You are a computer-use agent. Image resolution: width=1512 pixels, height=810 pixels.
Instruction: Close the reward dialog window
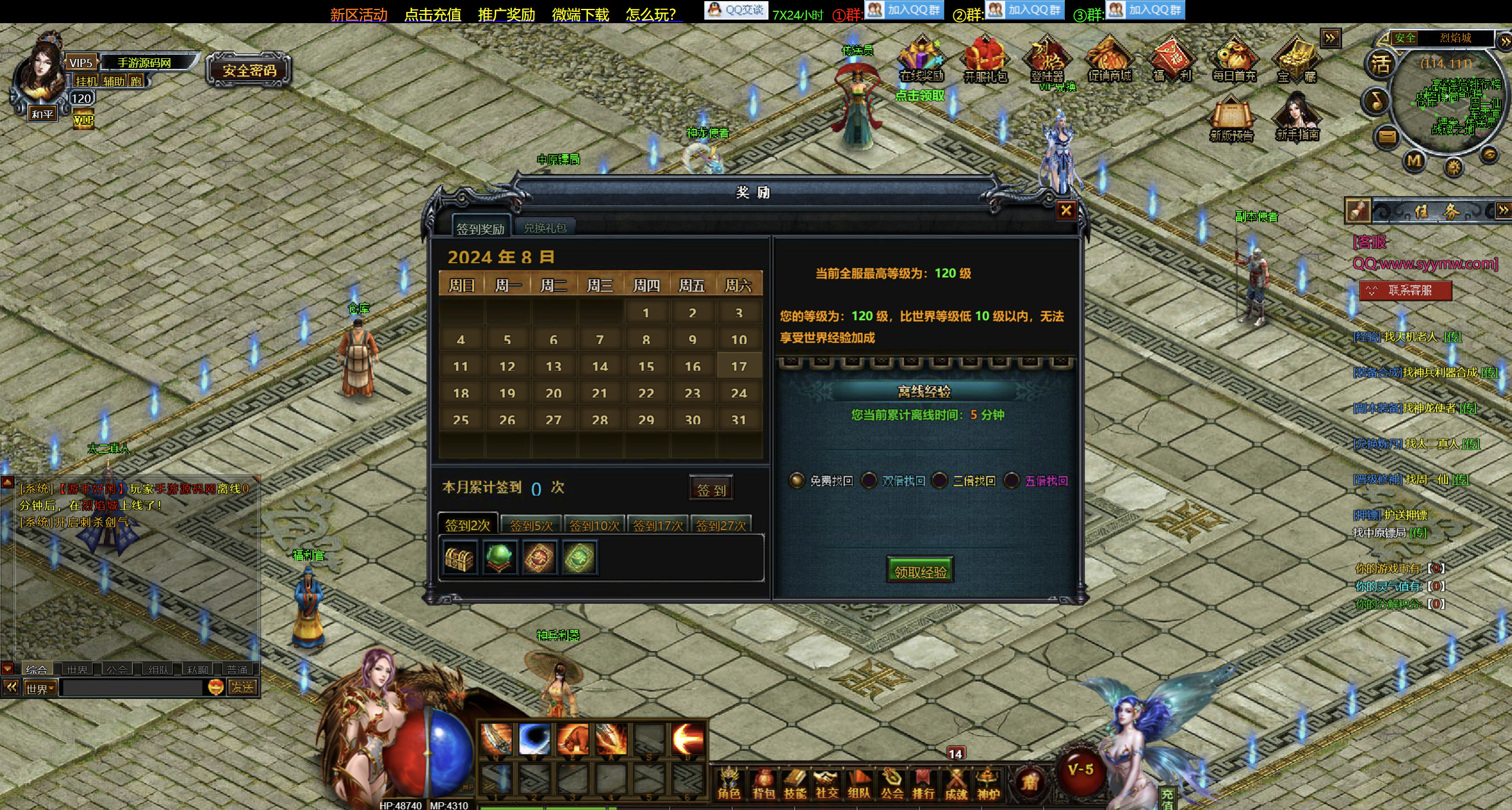1065,210
